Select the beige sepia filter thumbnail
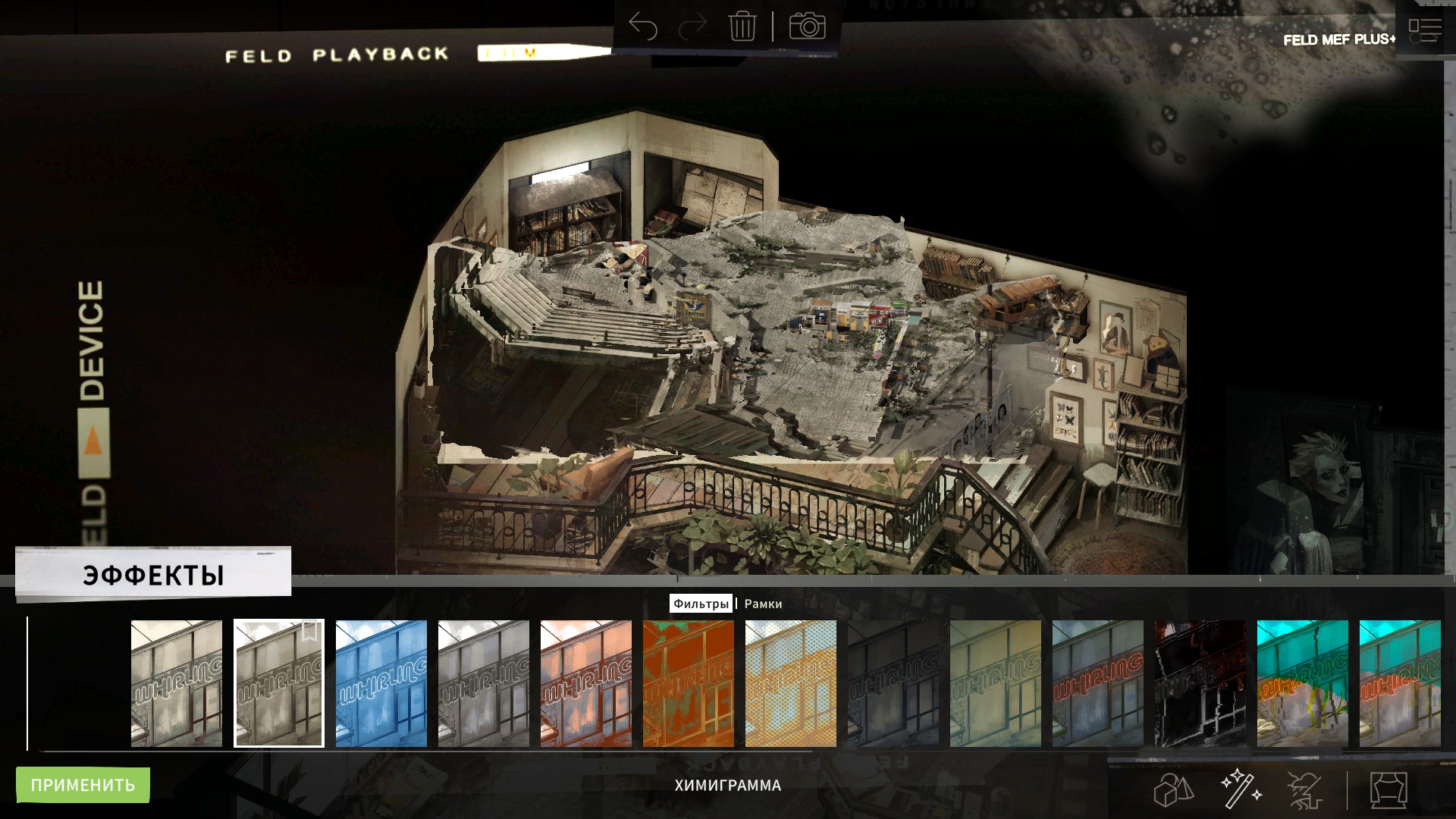The image size is (1456, 819). [177, 683]
